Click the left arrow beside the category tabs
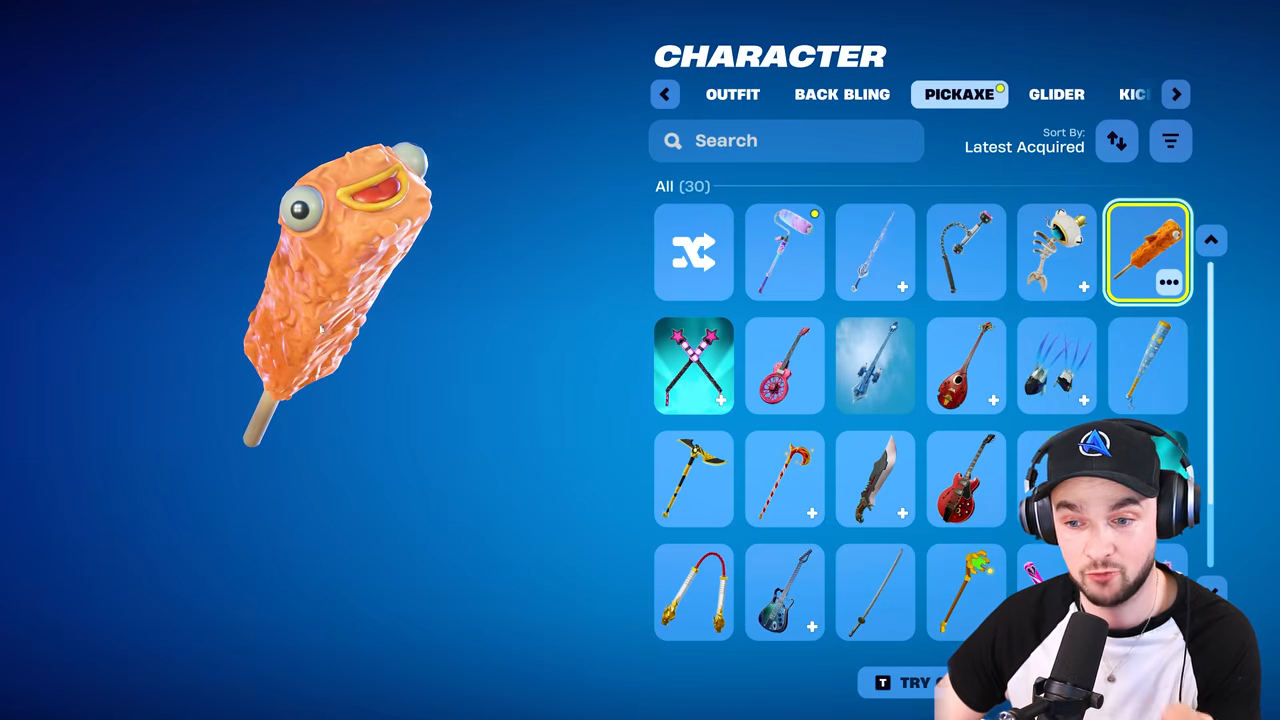The width and height of the screenshot is (1280, 720). 665,94
